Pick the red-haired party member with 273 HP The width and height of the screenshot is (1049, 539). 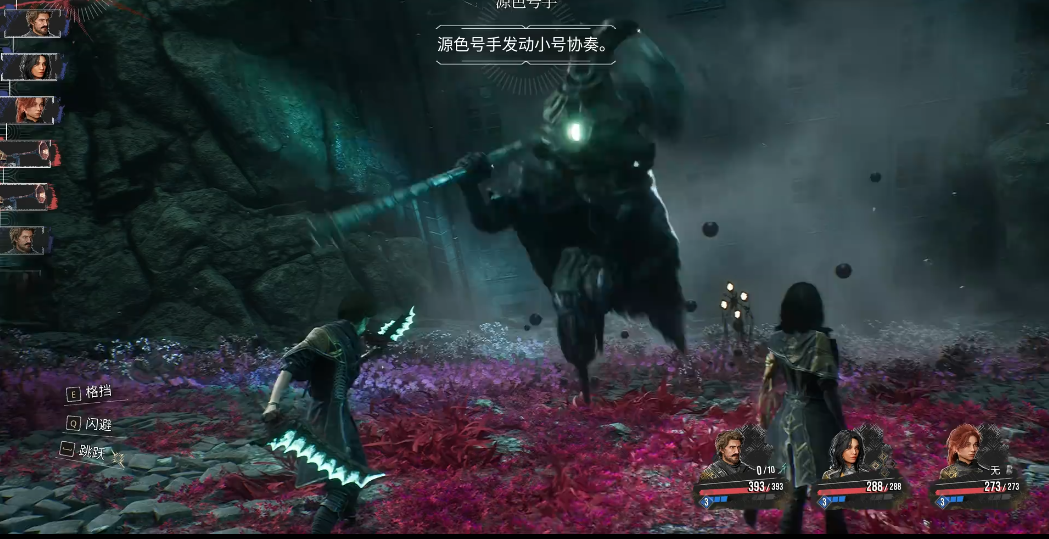tap(960, 454)
